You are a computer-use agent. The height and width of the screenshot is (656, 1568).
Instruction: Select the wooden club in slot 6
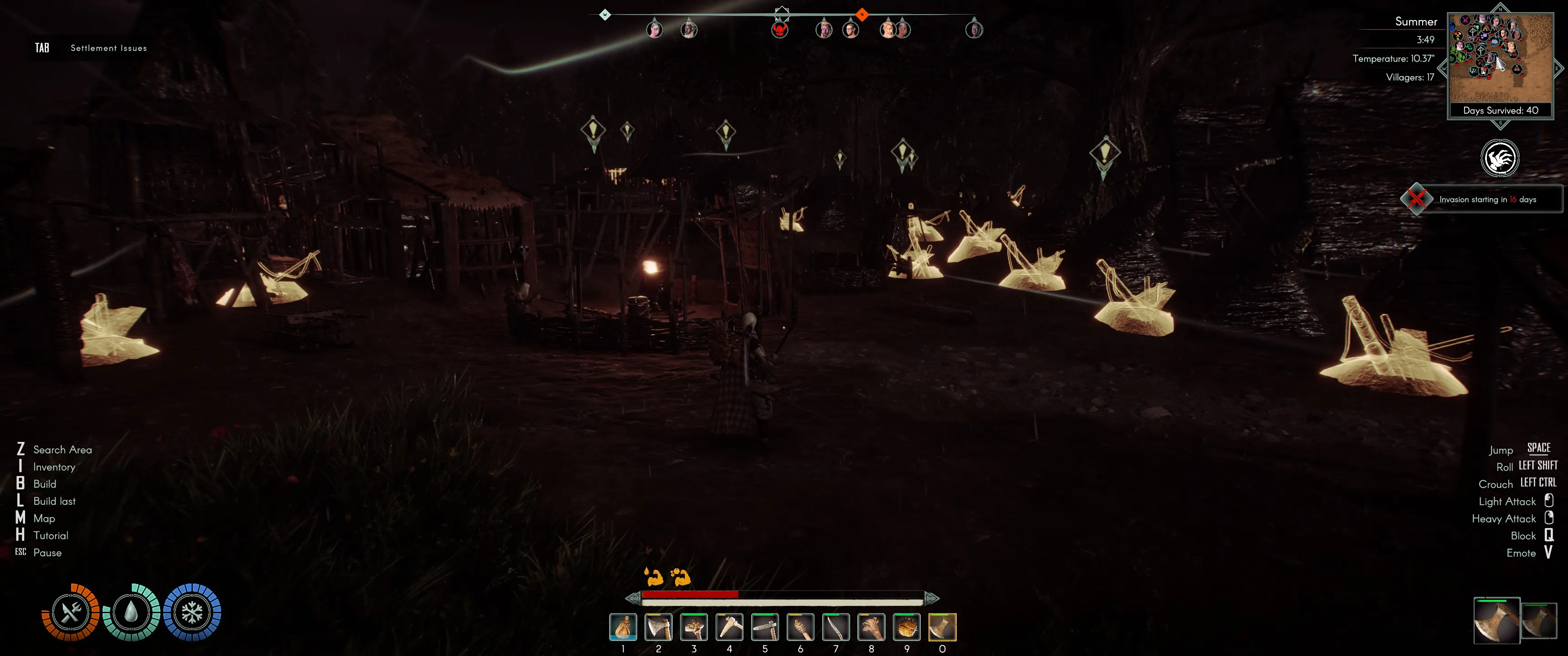point(800,627)
